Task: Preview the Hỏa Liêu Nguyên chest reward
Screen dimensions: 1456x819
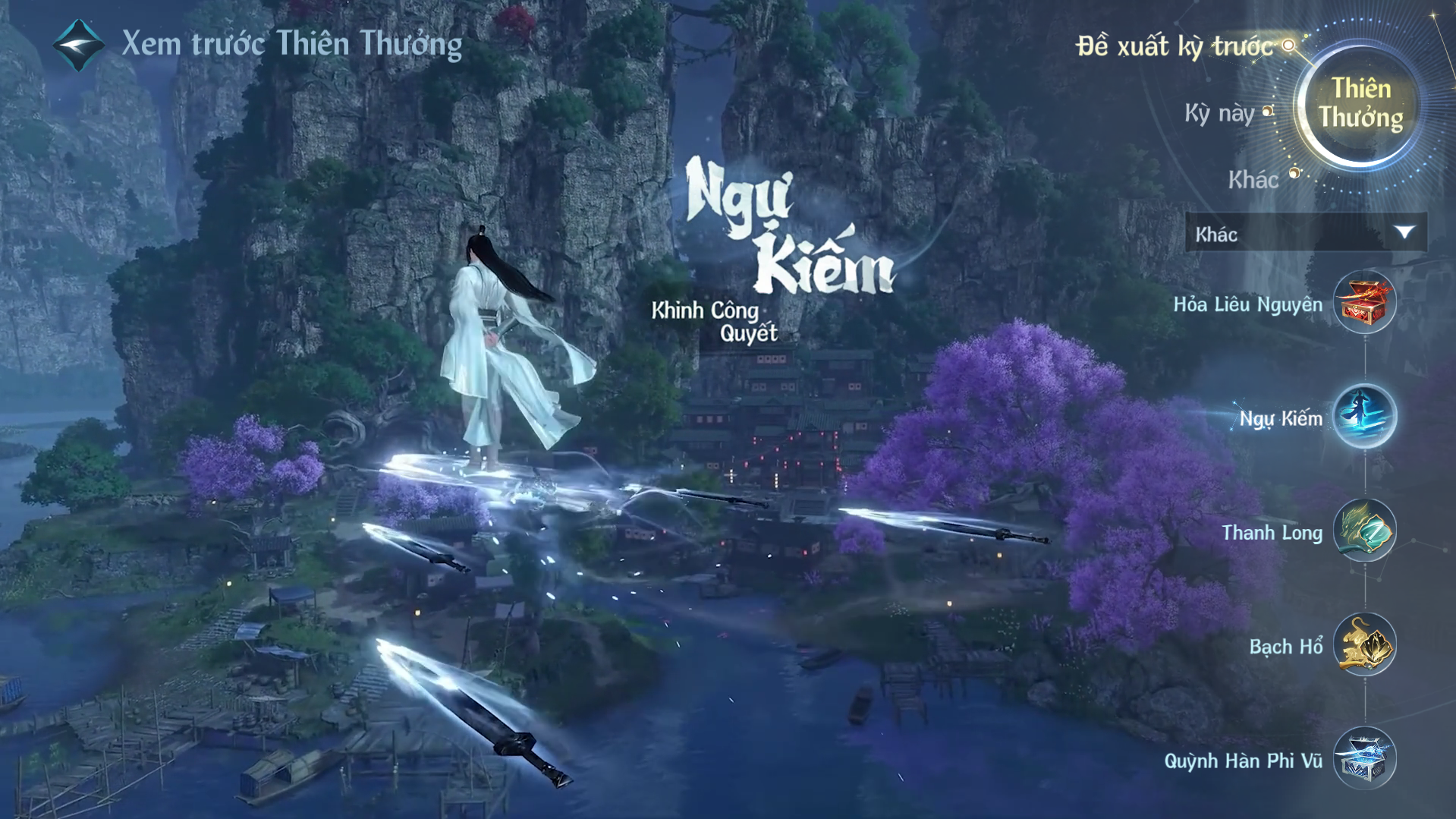Action: (x=1364, y=303)
